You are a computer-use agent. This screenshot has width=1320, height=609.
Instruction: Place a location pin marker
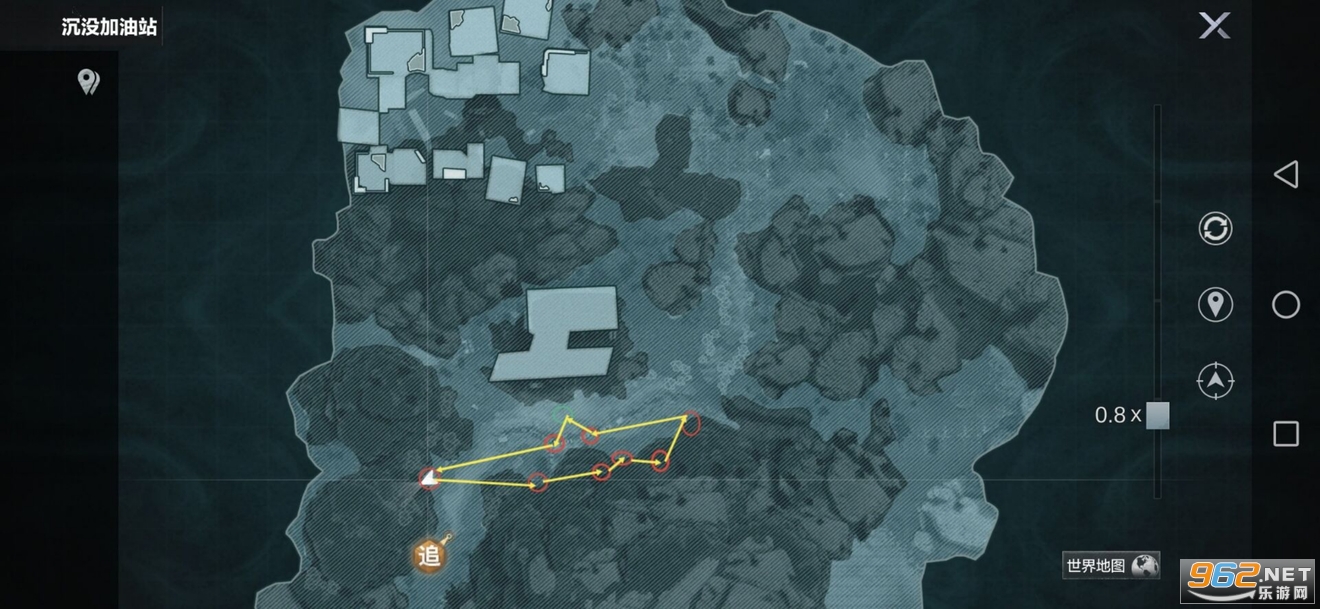click(1215, 304)
